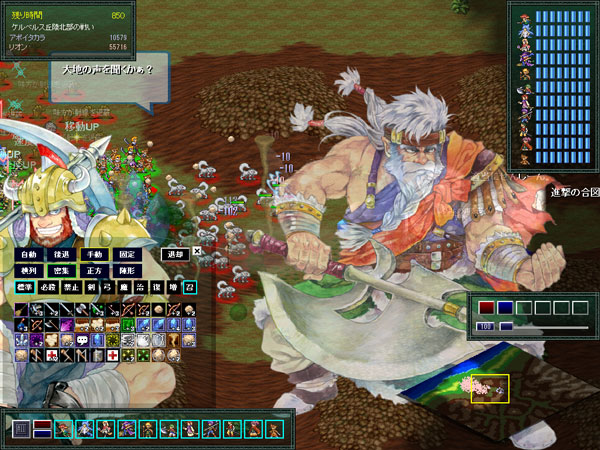Choose the 横列 line formation

pyautogui.click(x=28, y=271)
